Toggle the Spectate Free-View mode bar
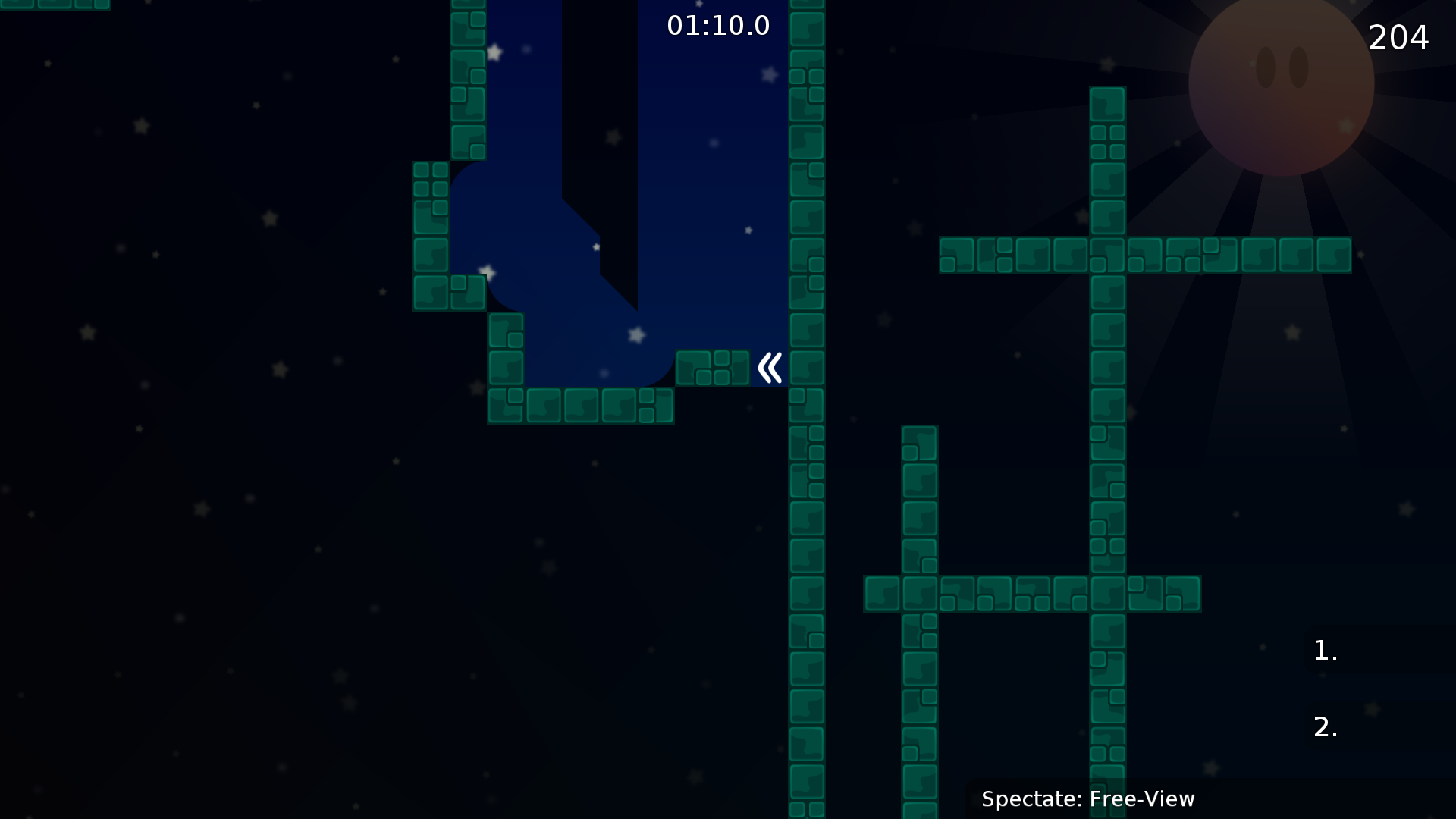Viewport: 1456px width, 819px height. (x=1088, y=799)
